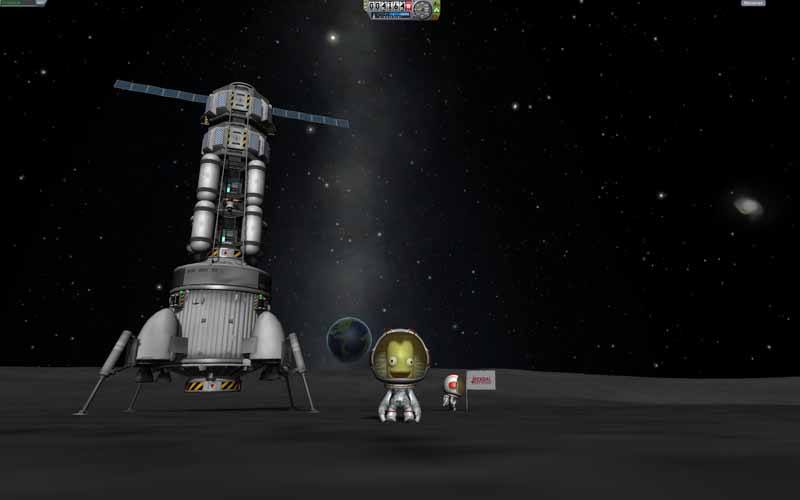Click the green arrow beside the speed gauge

point(436,9)
